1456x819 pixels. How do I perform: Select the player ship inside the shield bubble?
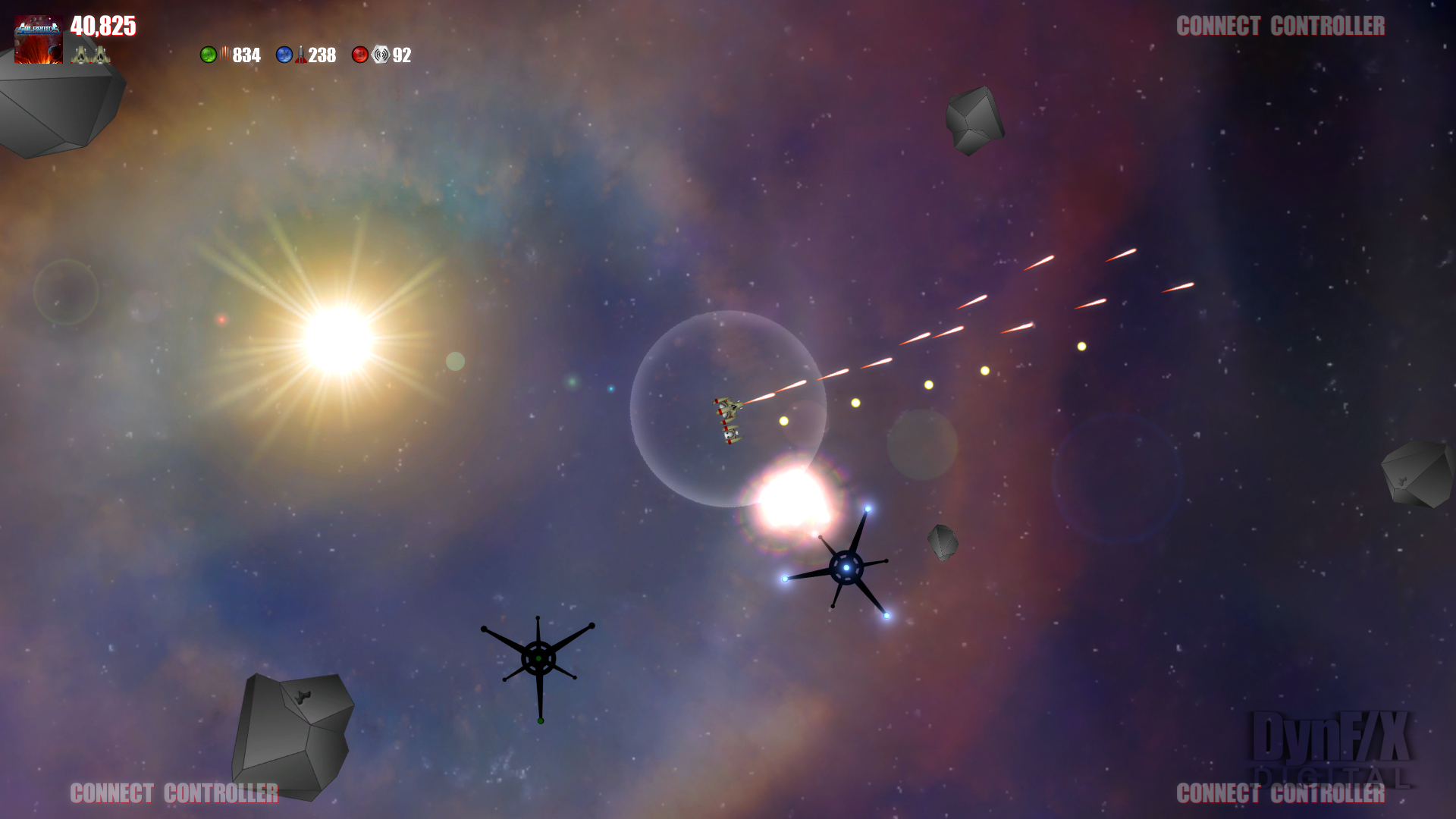(730, 421)
